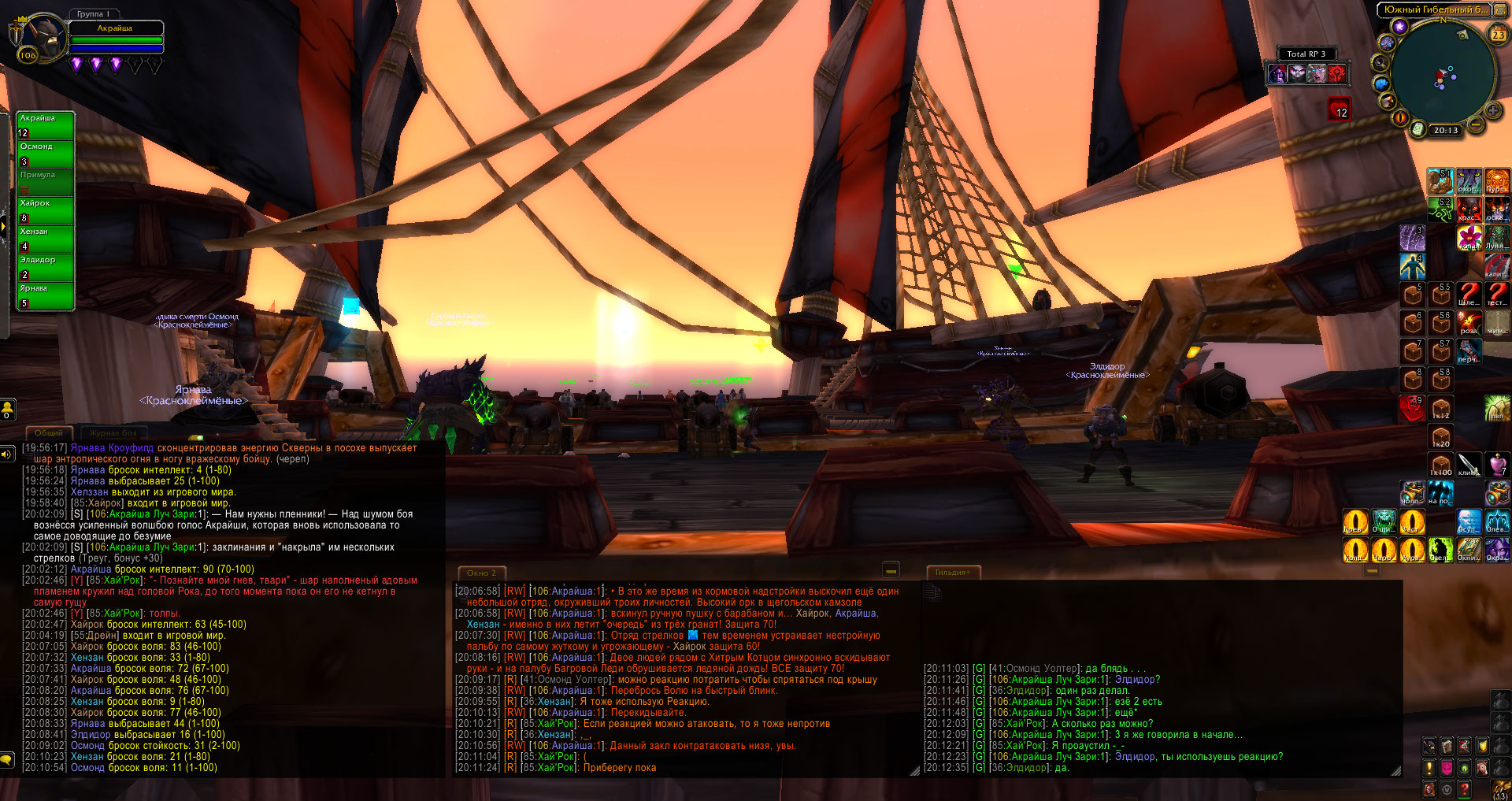This screenshot has height=801, width=1512.
Task: Open the calendar showing day 23
Action: pyautogui.click(x=1498, y=35)
